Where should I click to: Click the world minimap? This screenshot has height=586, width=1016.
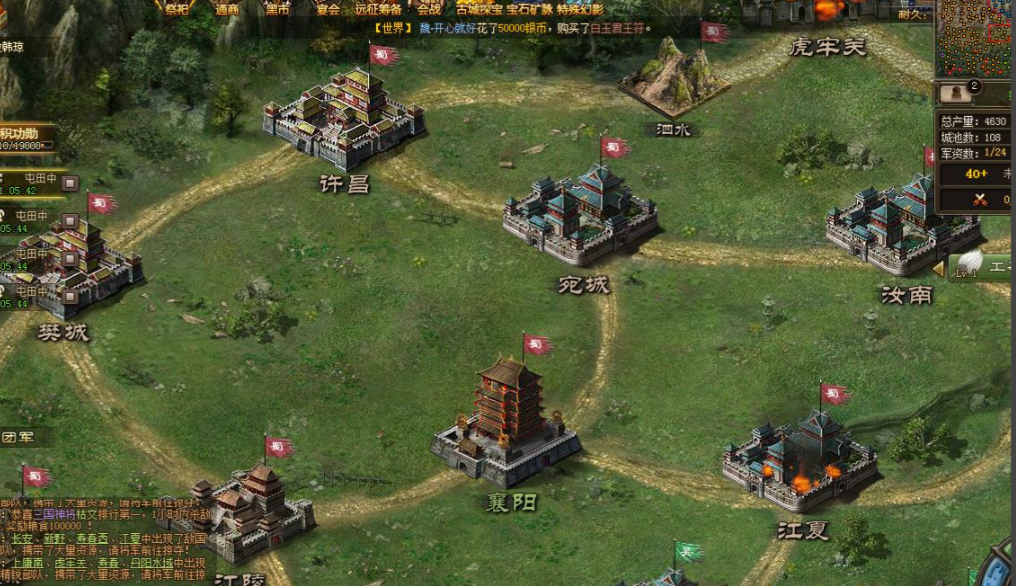[976, 38]
